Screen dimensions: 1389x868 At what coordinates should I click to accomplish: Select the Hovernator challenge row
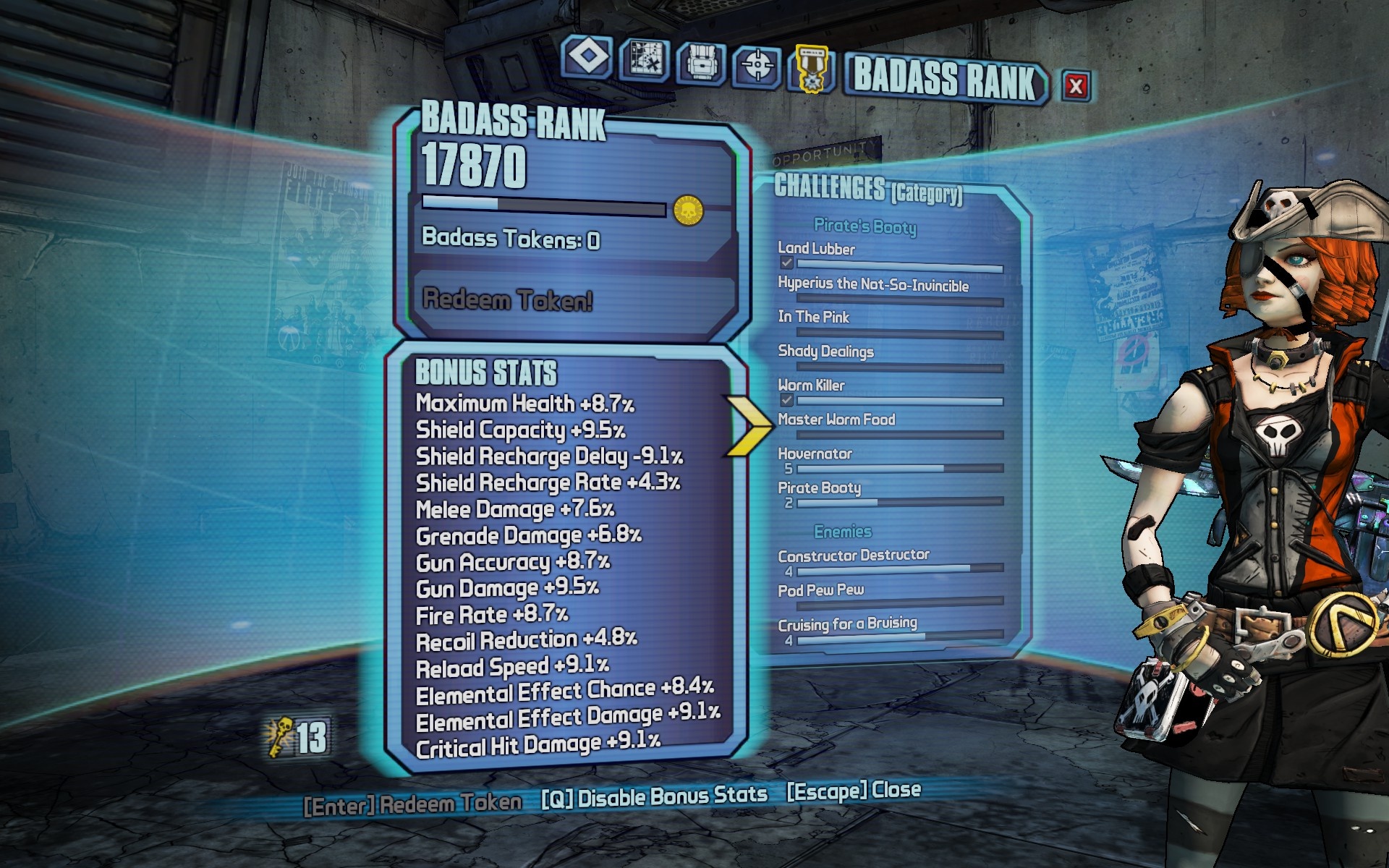pos(815,454)
